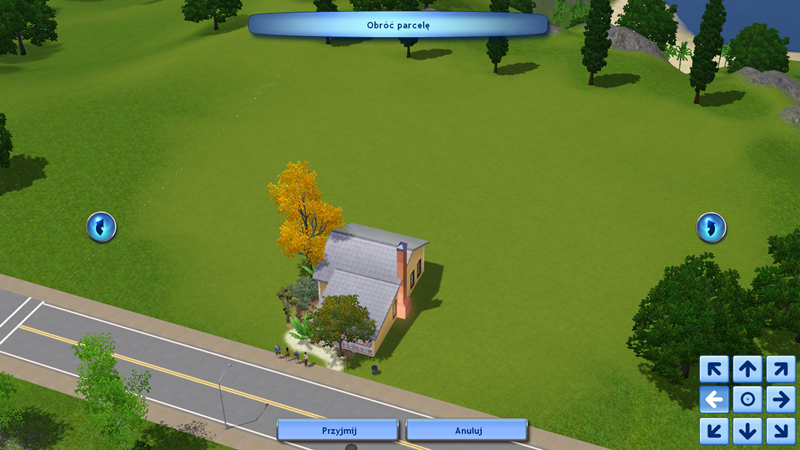Viewport: 800px width, 450px height.
Task: Select the highlighted left arrow on the direction pad
Action: 714,400
